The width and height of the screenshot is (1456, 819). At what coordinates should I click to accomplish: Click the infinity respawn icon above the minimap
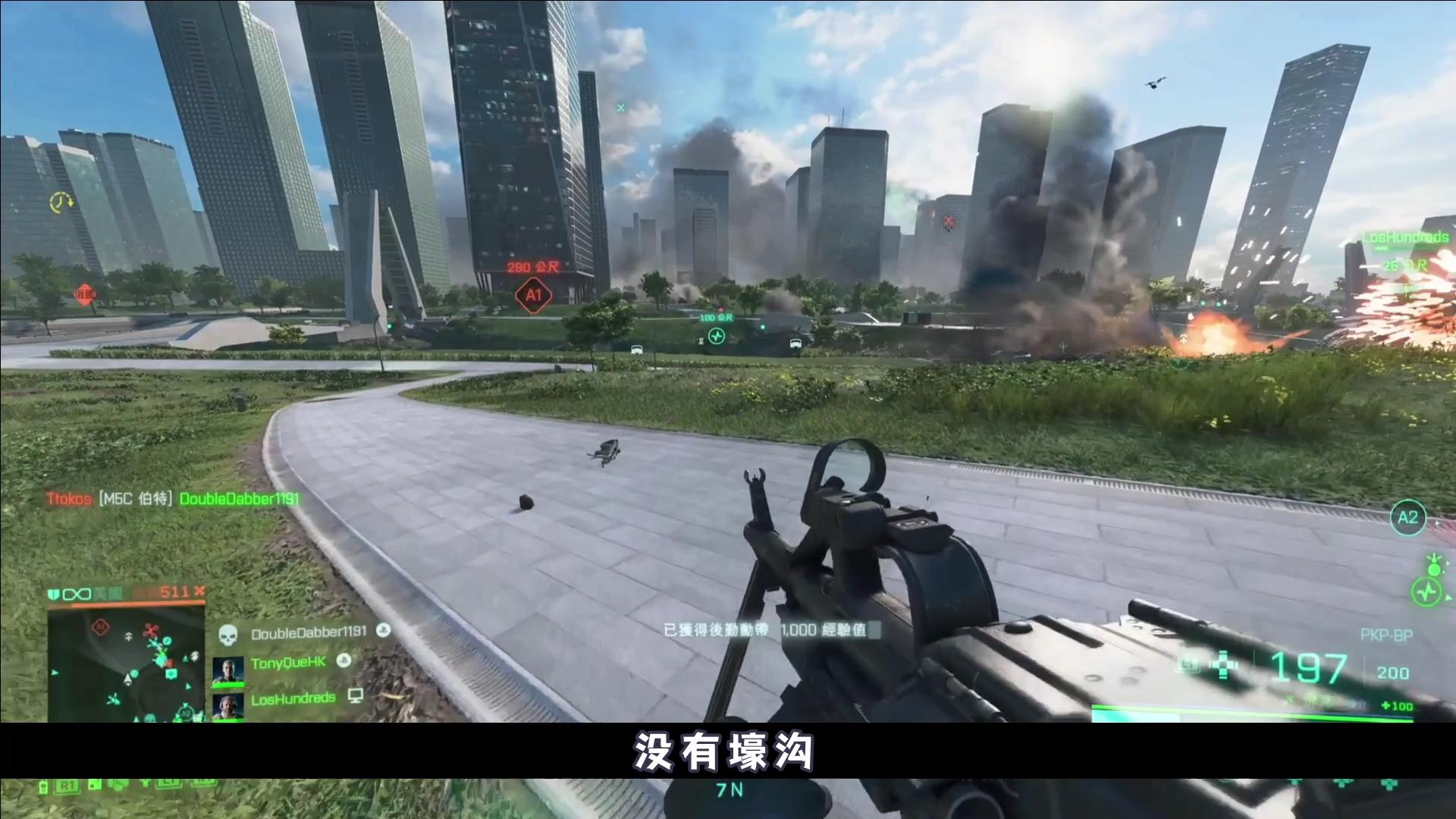coord(77,594)
